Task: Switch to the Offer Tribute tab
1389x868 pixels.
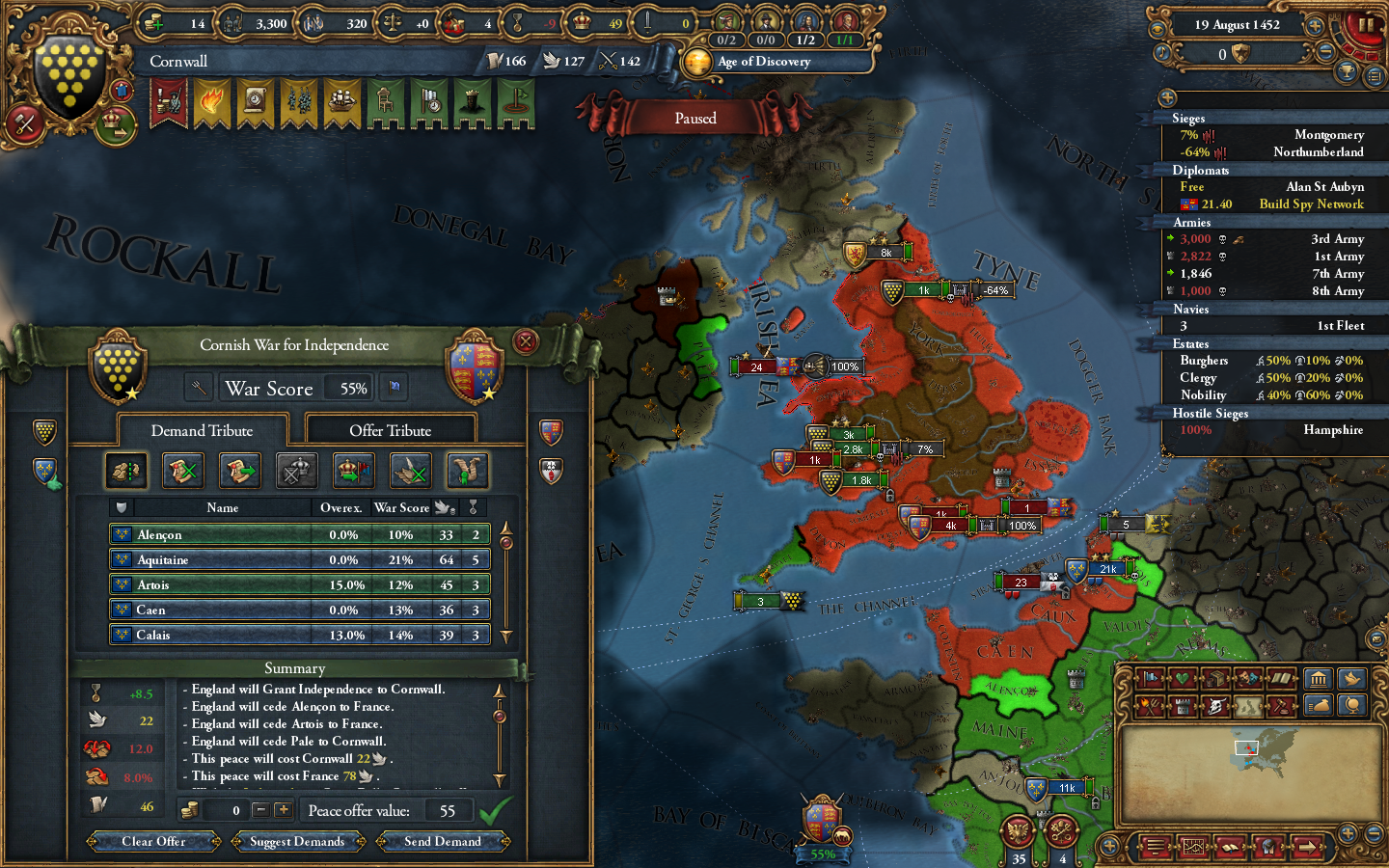Action: [390, 429]
